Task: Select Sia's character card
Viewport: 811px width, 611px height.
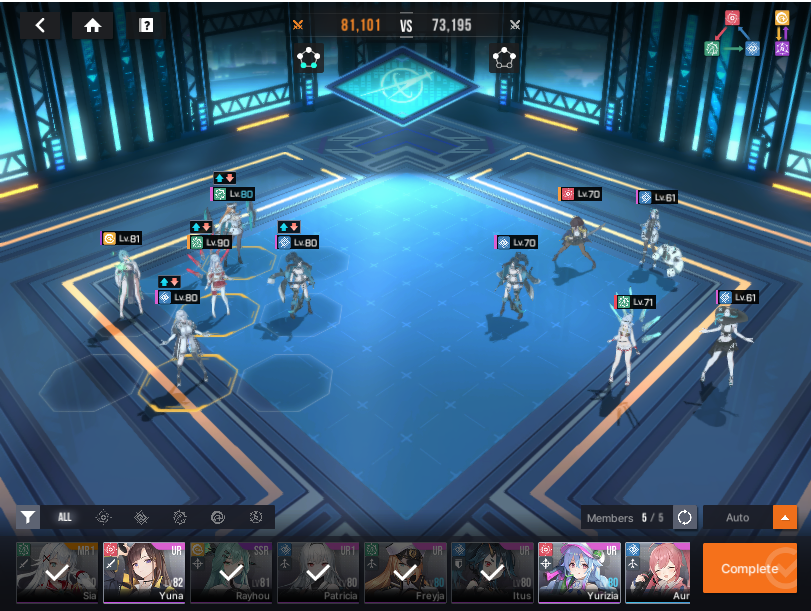Action: (x=57, y=573)
